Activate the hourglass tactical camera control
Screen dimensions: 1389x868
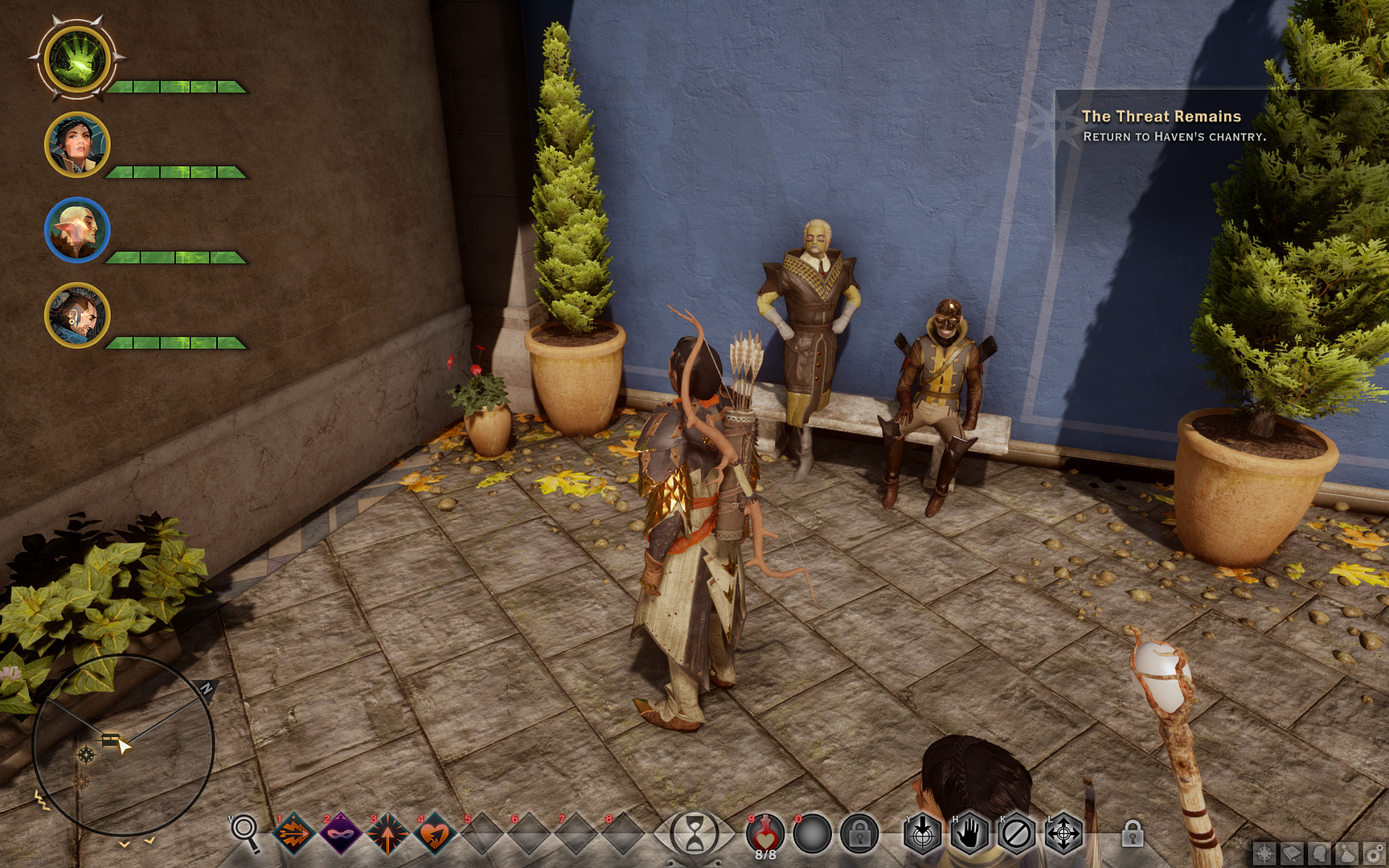click(693, 832)
